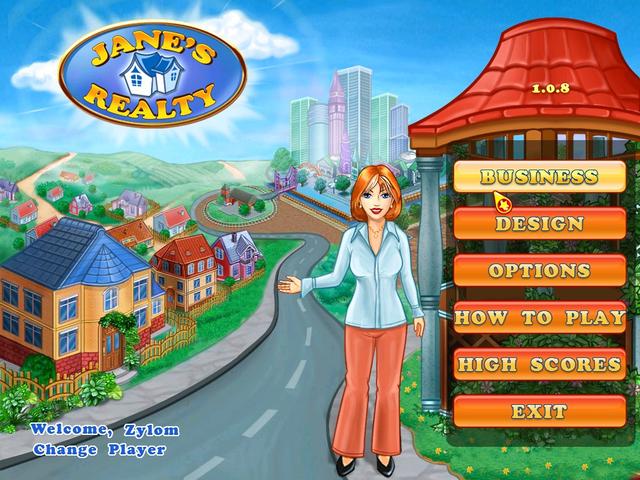This screenshot has width=640, height=480.
Task: Open the Design mode
Action: coord(539,223)
